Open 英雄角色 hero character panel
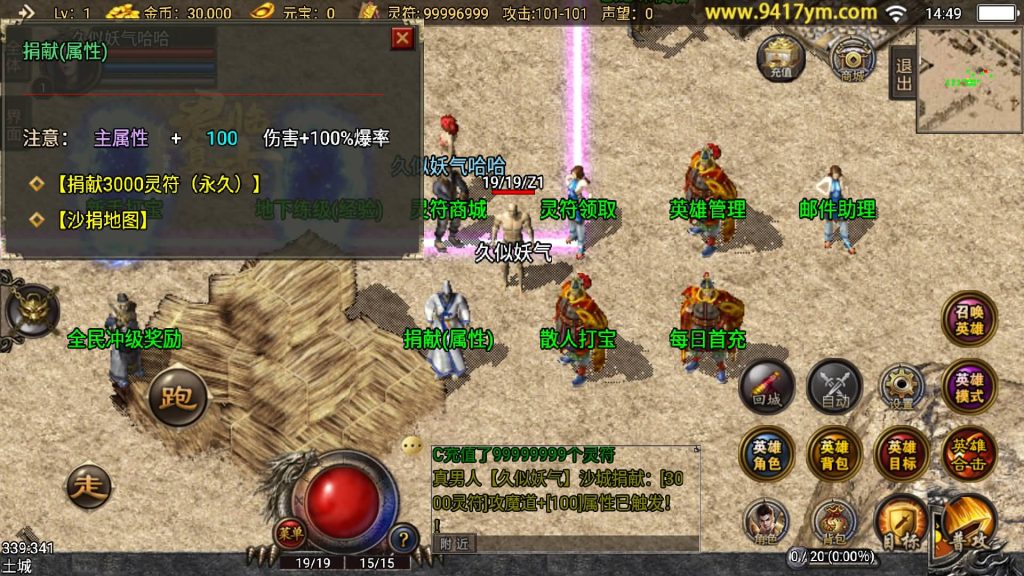The image size is (1024, 576). click(767, 454)
